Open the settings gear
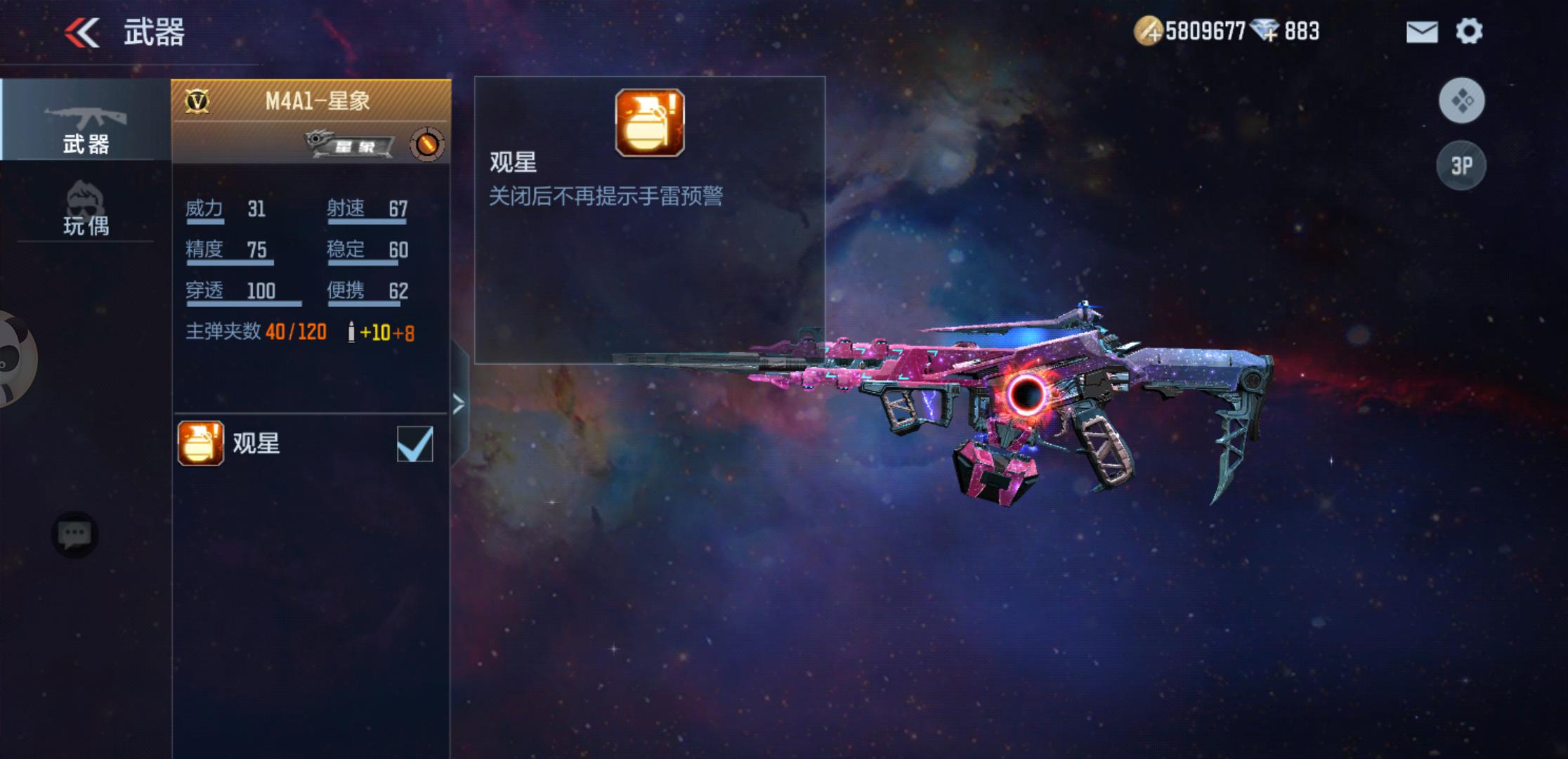Screen dimensions: 1568x759 click(x=1470, y=31)
